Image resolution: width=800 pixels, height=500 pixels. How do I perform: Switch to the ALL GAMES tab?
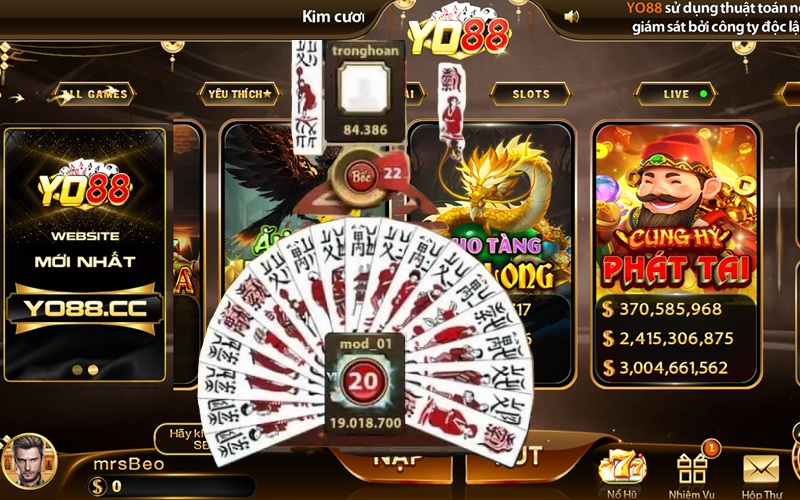95,94
